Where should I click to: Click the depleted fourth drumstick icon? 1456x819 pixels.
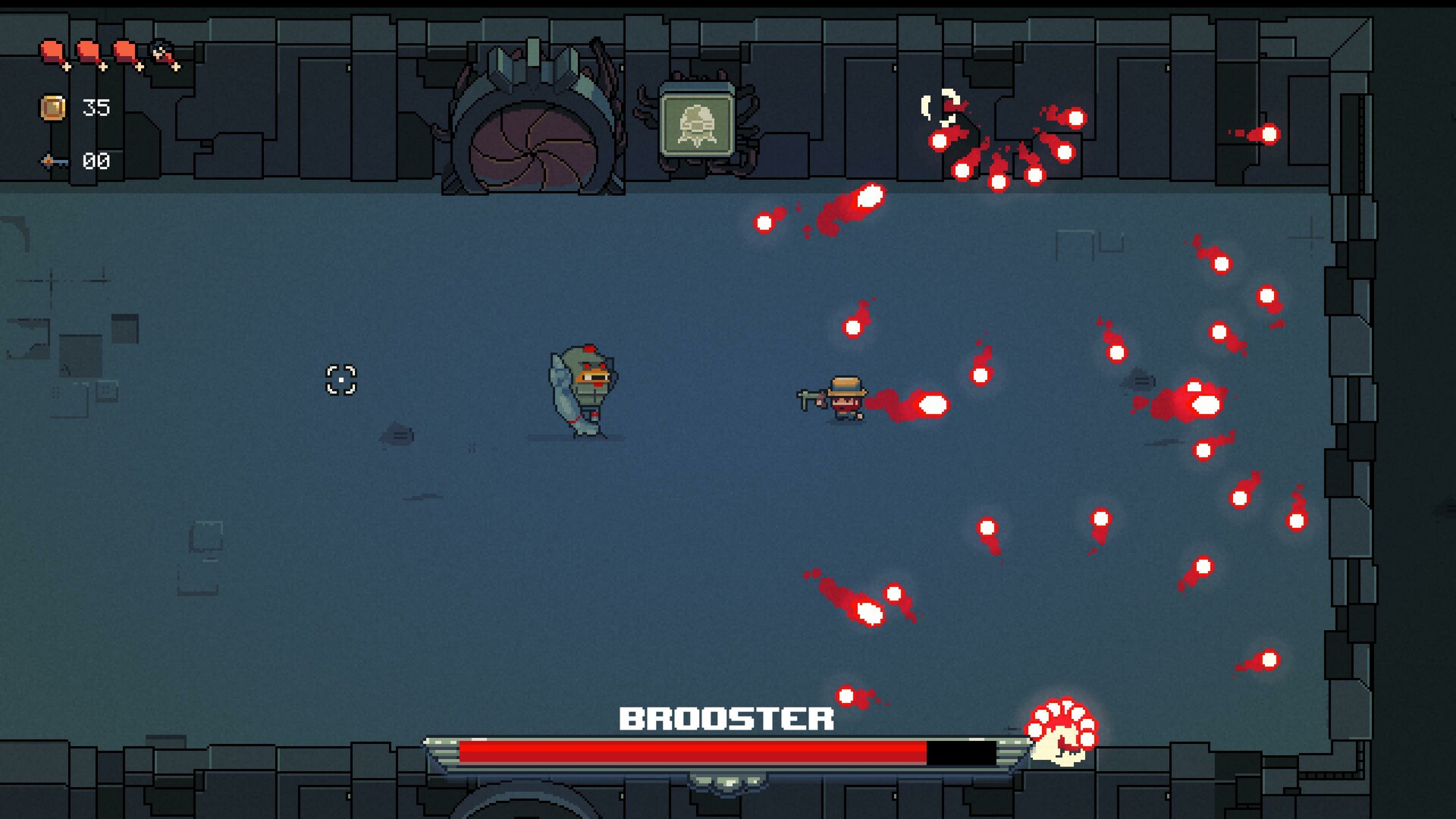pyautogui.click(x=162, y=55)
